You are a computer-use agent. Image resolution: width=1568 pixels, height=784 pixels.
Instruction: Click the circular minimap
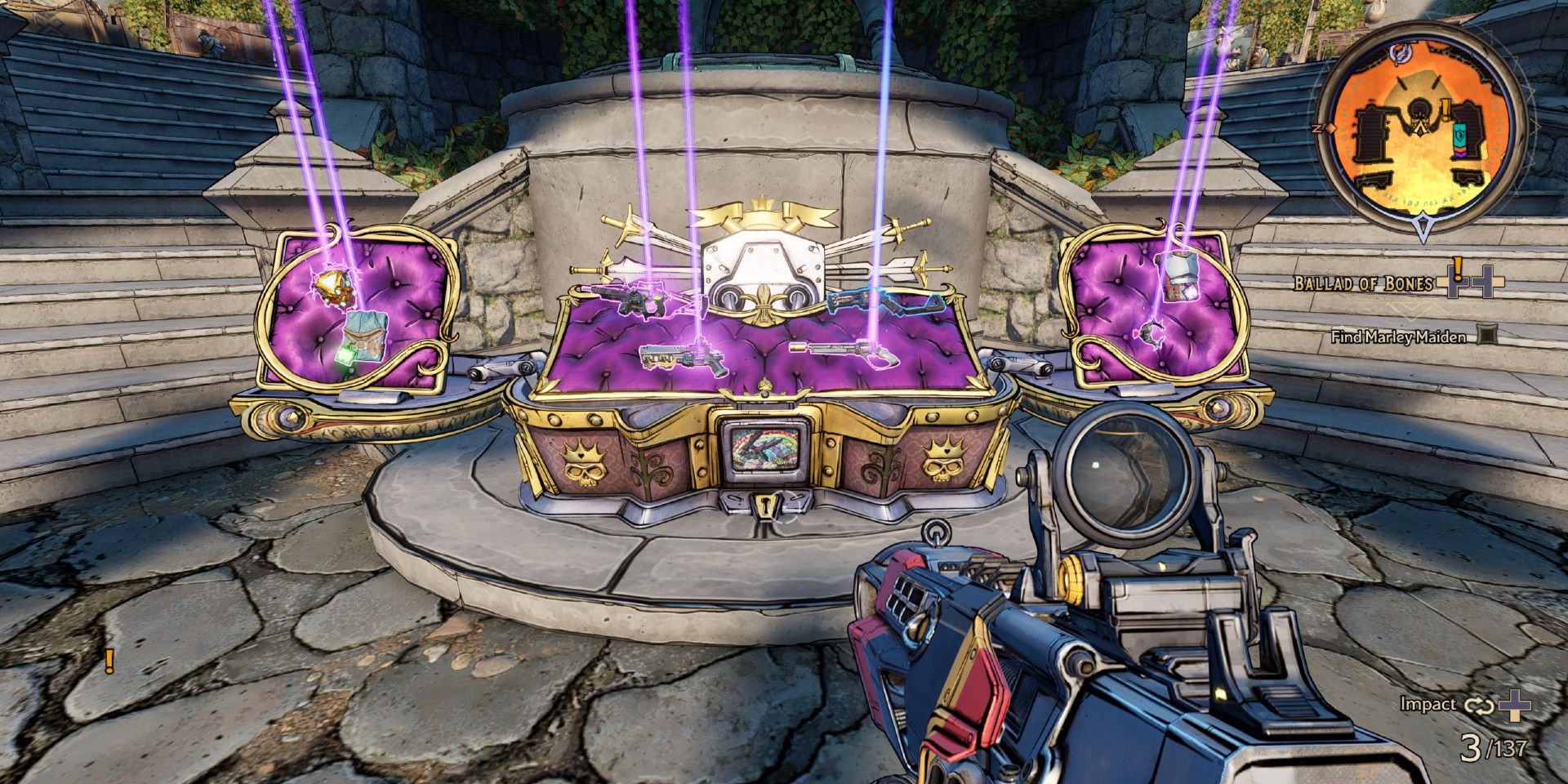1422,132
